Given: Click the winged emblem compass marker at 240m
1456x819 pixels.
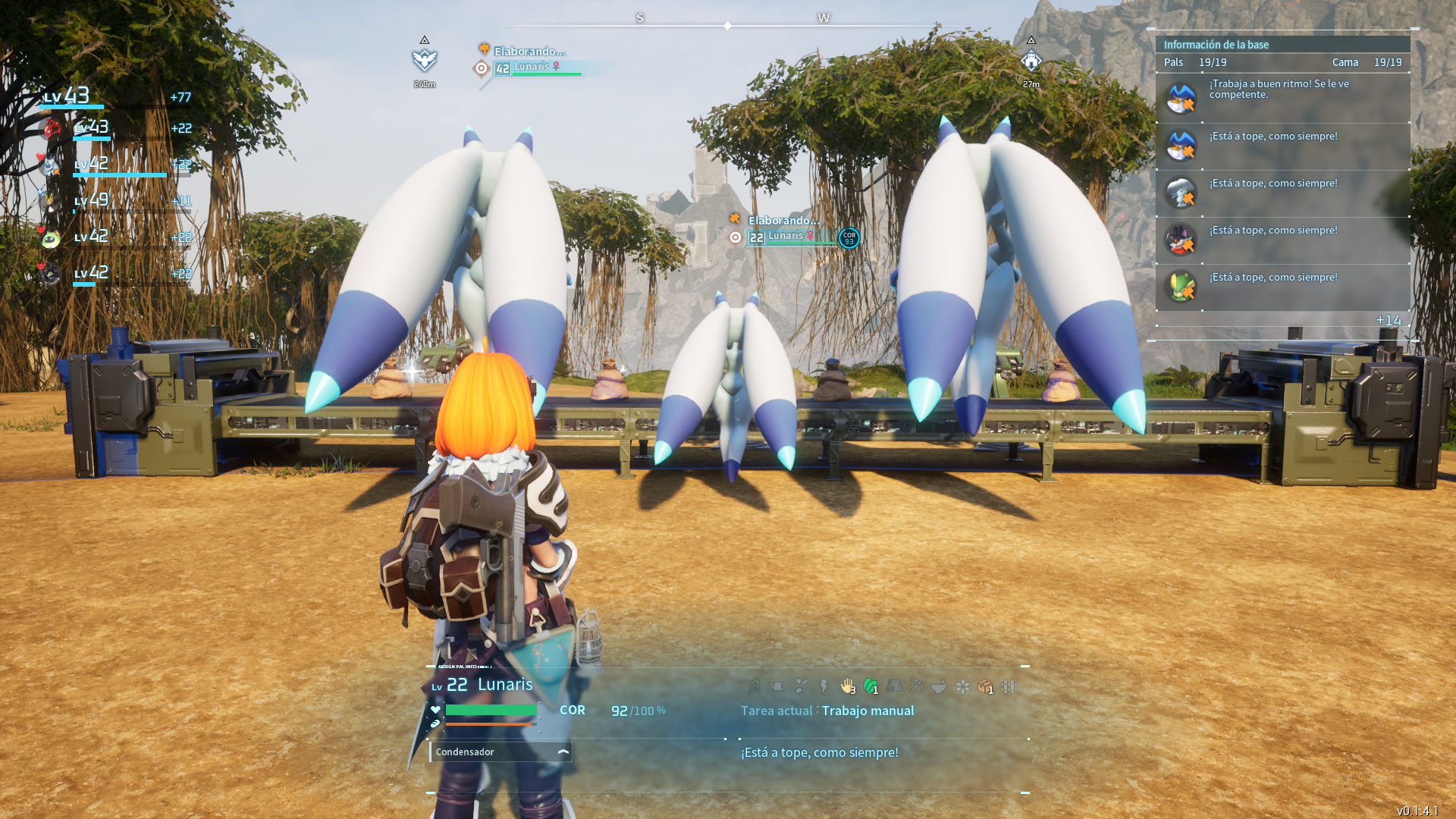Looking at the screenshot, I should [425, 60].
